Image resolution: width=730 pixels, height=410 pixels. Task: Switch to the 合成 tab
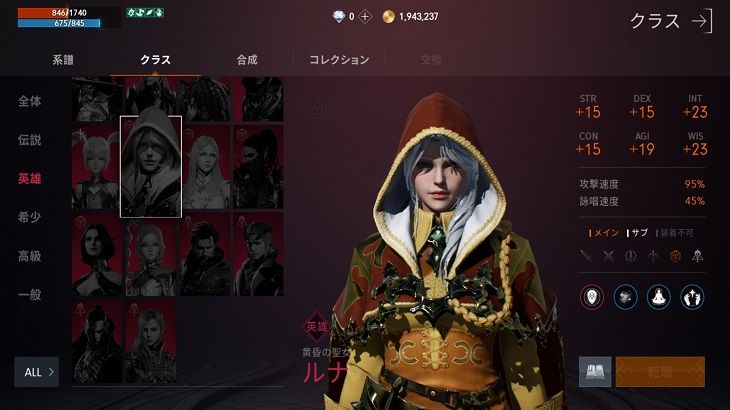247,60
